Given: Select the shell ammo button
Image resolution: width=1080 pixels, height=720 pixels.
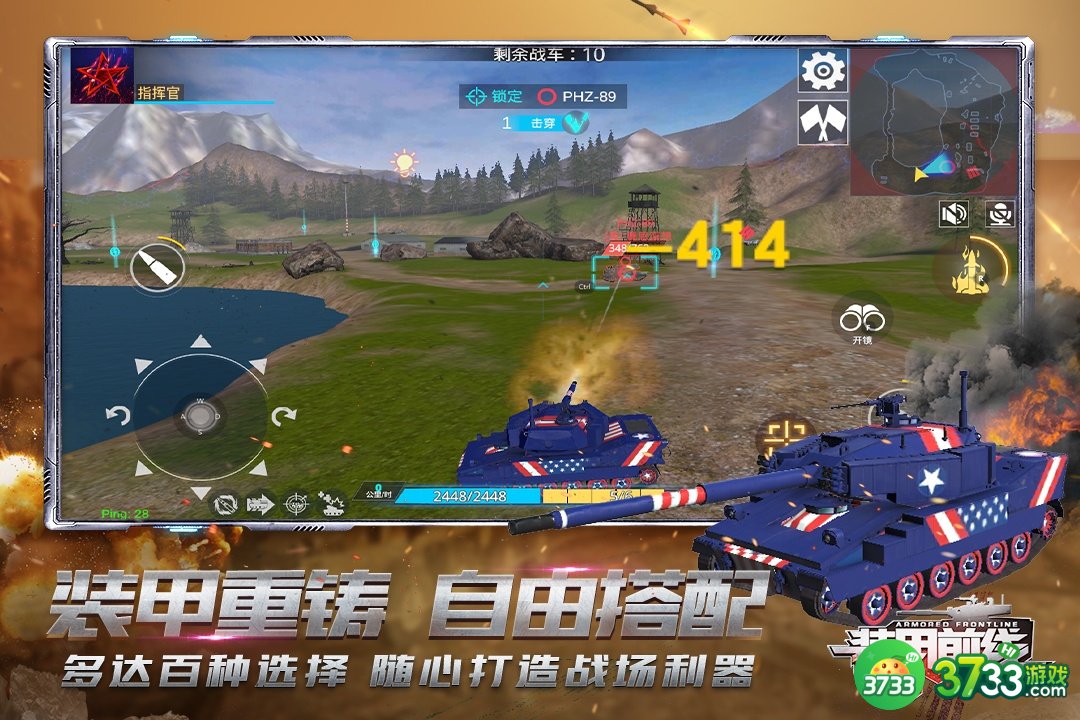Looking at the screenshot, I should [157, 267].
